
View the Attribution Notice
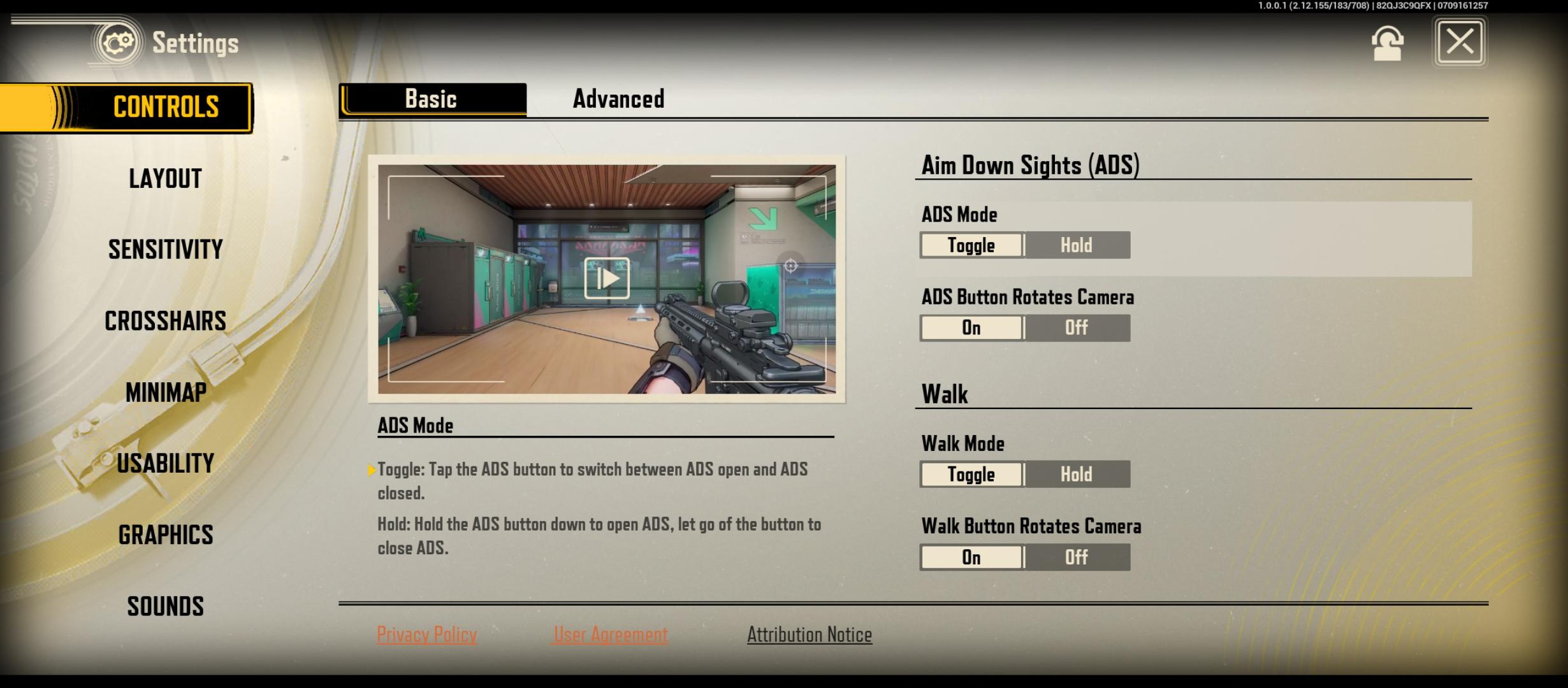pos(809,634)
